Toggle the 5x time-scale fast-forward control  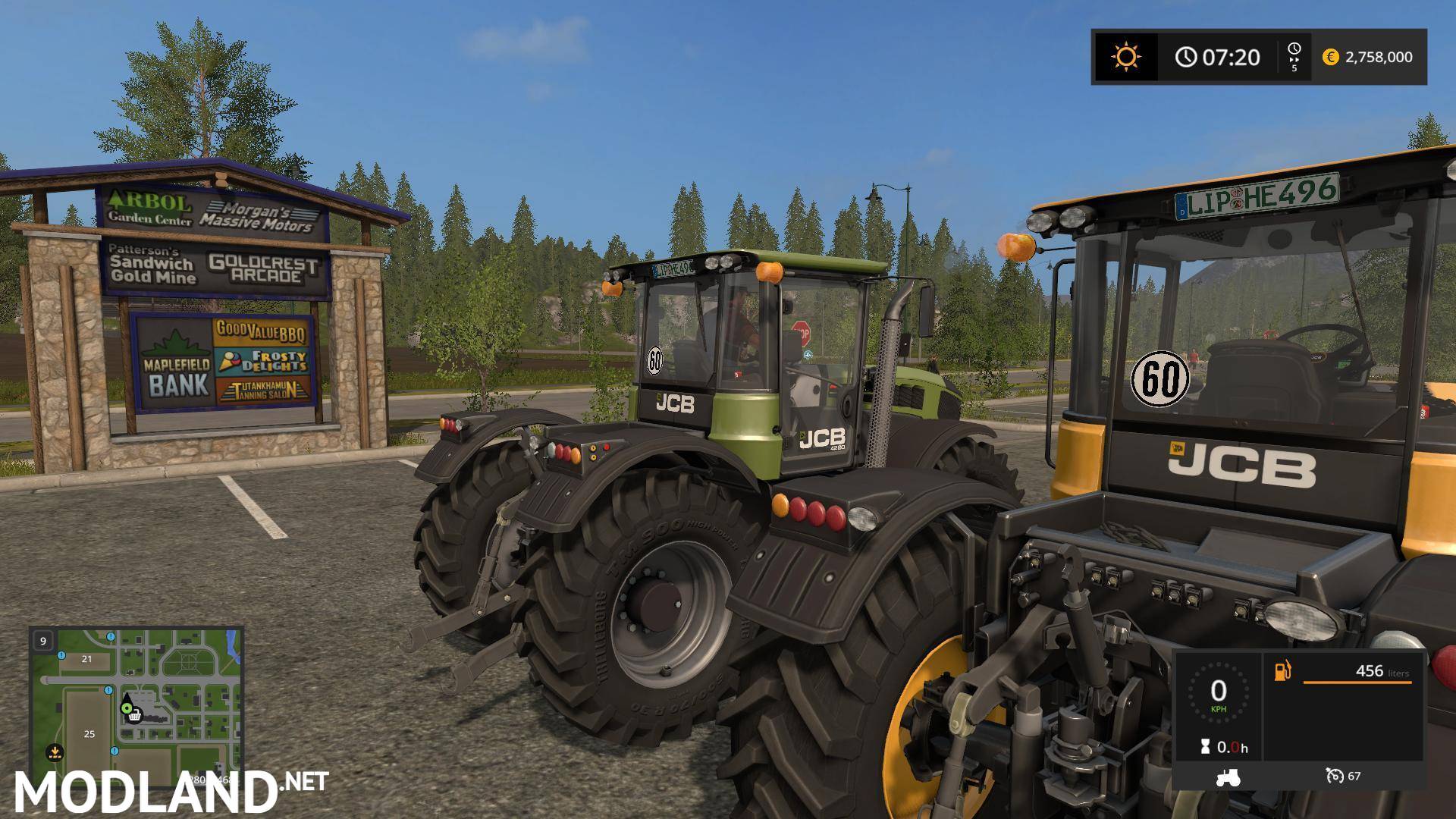1295,57
